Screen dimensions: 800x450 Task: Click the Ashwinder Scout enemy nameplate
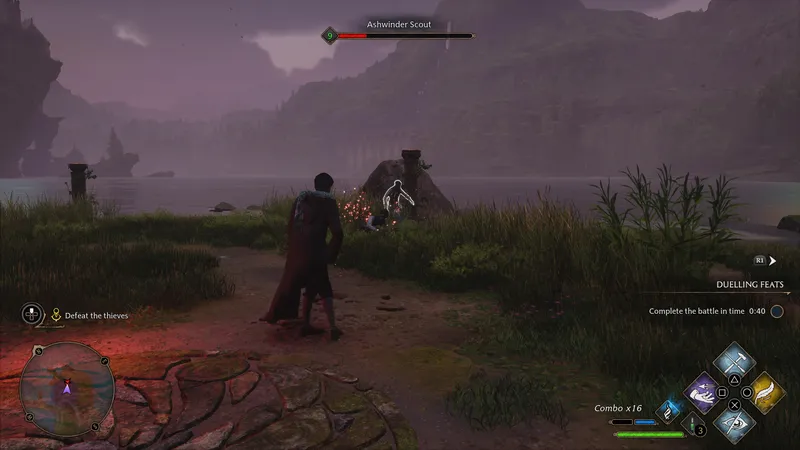[399, 24]
